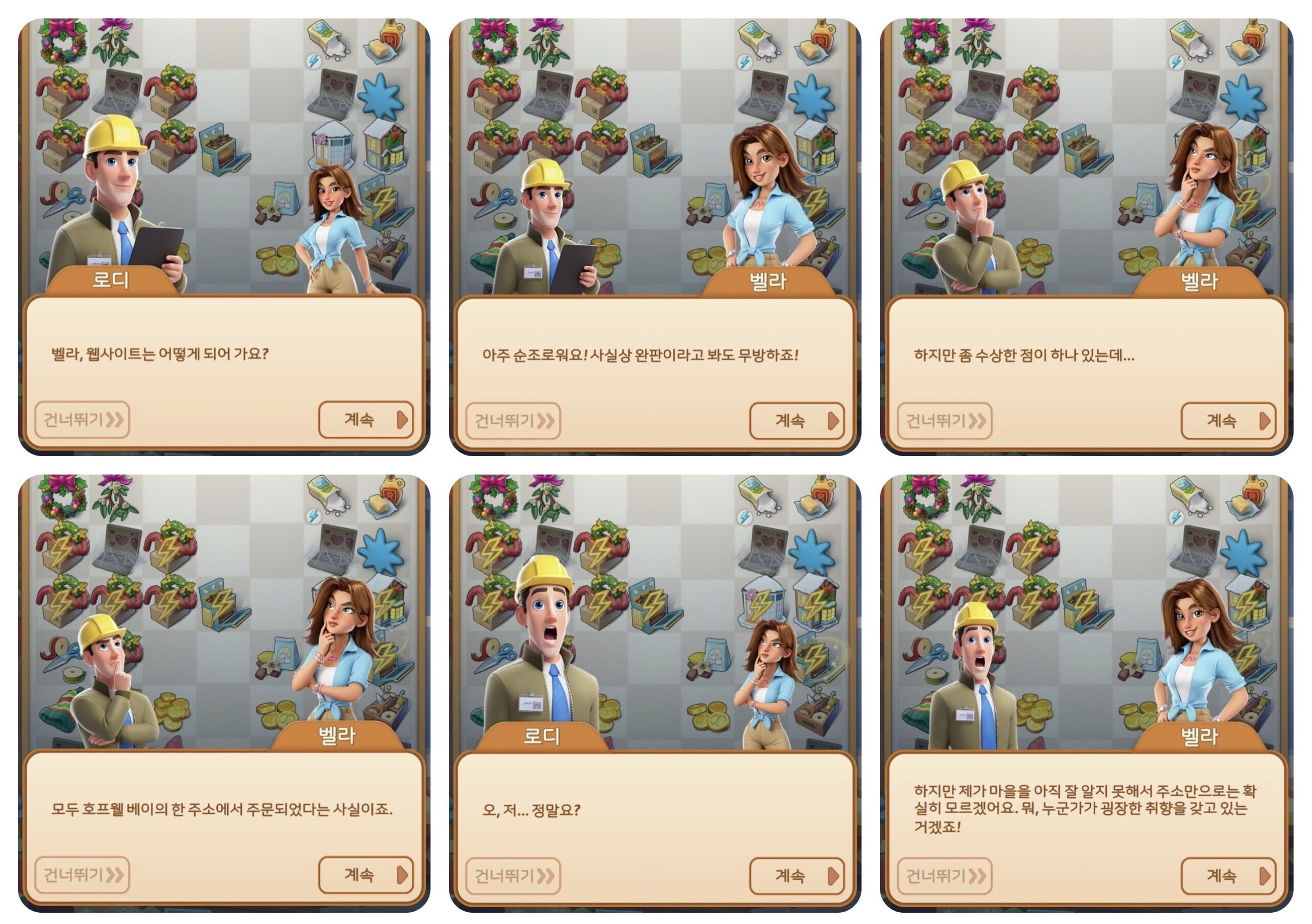Skip the '호프웰 베이의 한 주소' dialogue
The width and height of the screenshot is (1312, 924).
click(83, 875)
